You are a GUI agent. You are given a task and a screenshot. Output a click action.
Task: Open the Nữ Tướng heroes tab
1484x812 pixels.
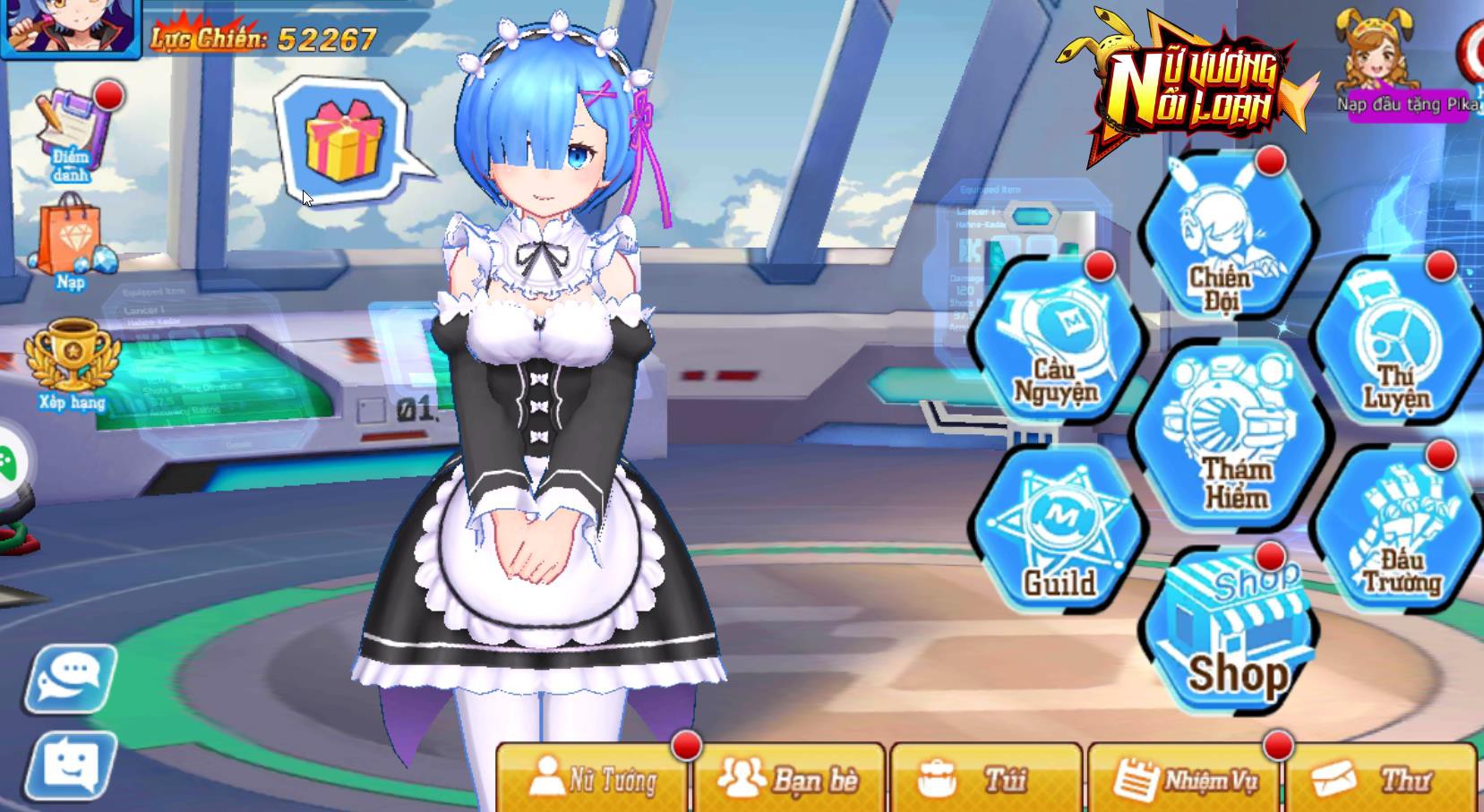coord(595,779)
